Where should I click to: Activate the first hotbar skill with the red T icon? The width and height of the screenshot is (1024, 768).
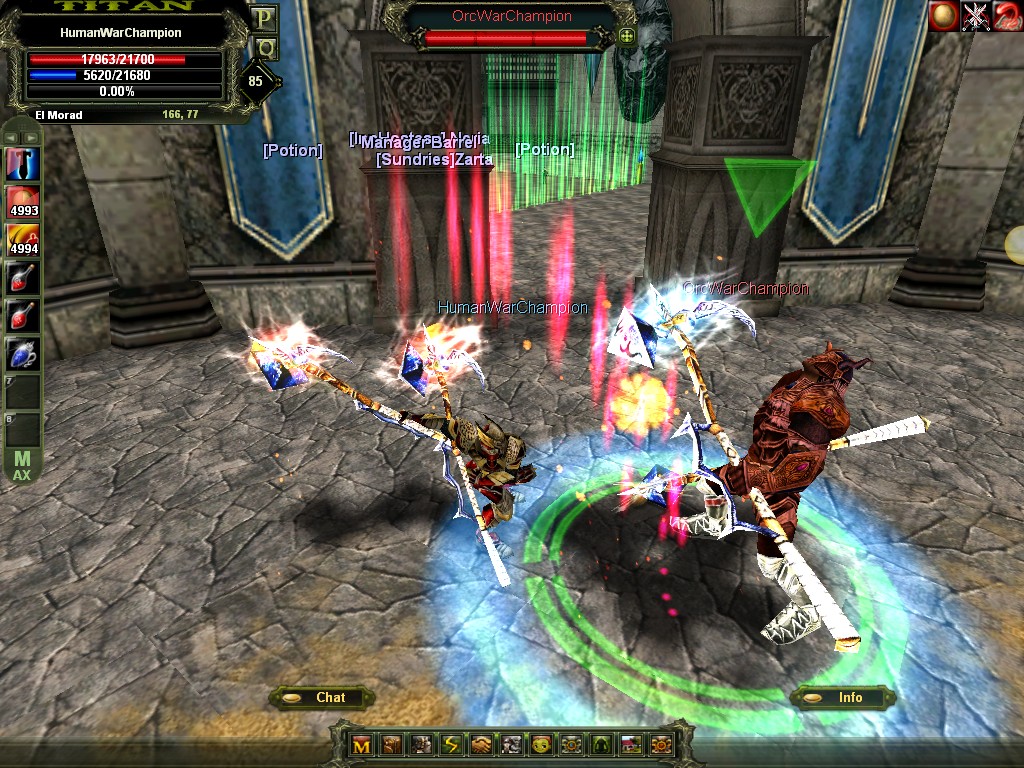23,163
